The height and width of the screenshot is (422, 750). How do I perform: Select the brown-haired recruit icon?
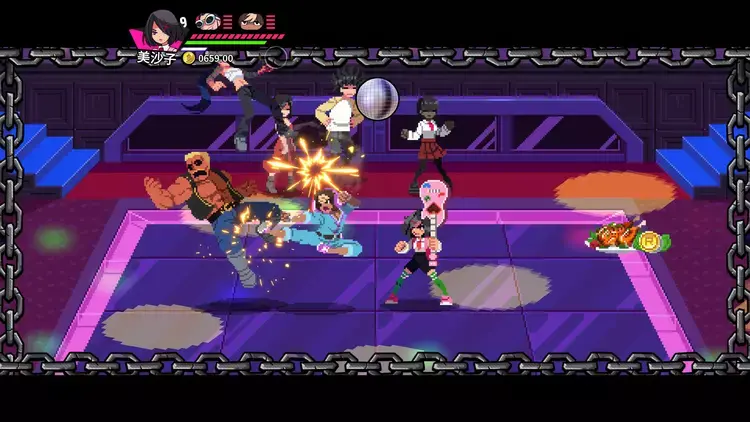pyautogui.click(x=251, y=20)
